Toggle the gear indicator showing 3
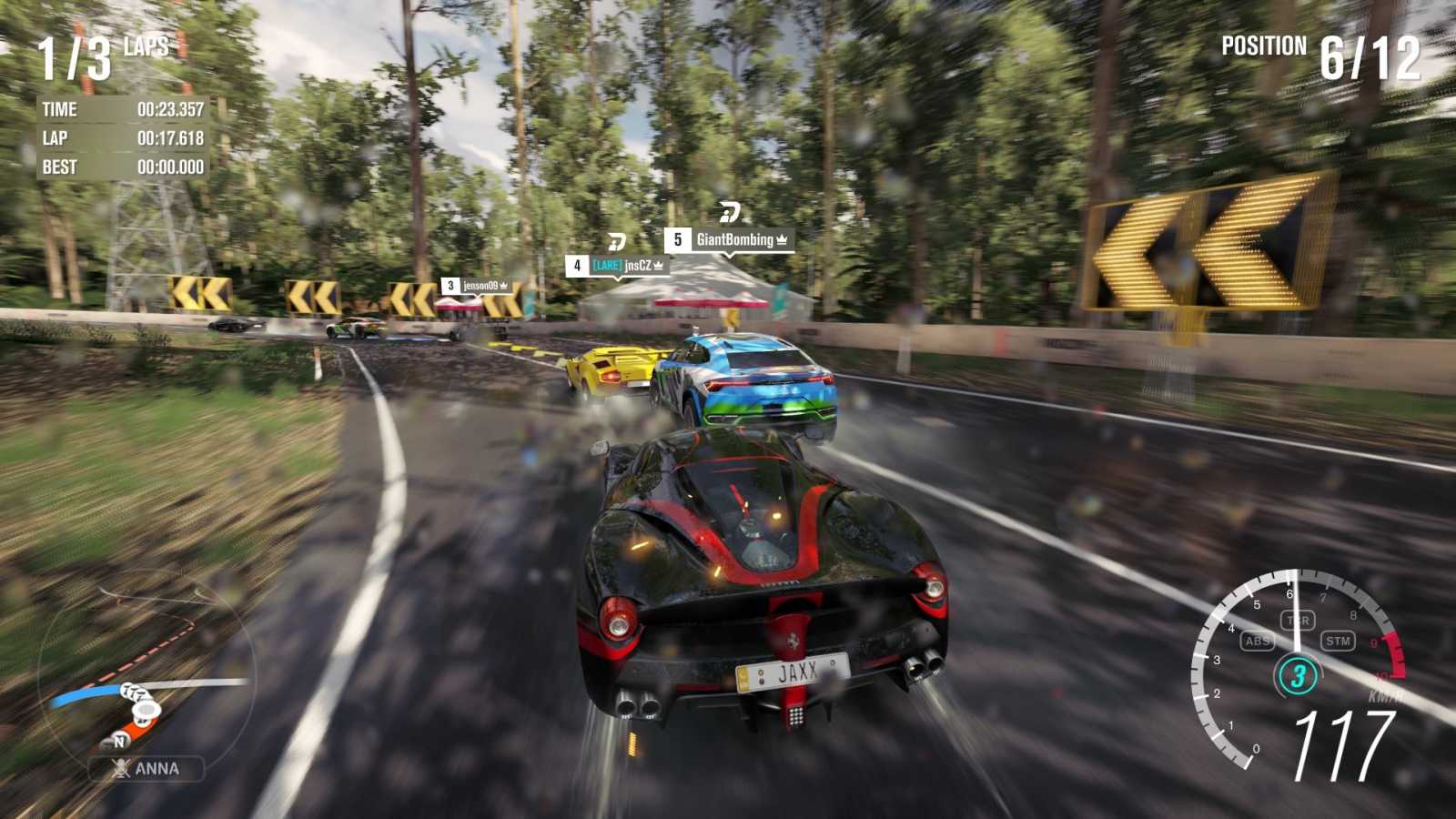This screenshot has height=819, width=1456. point(1298,674)
